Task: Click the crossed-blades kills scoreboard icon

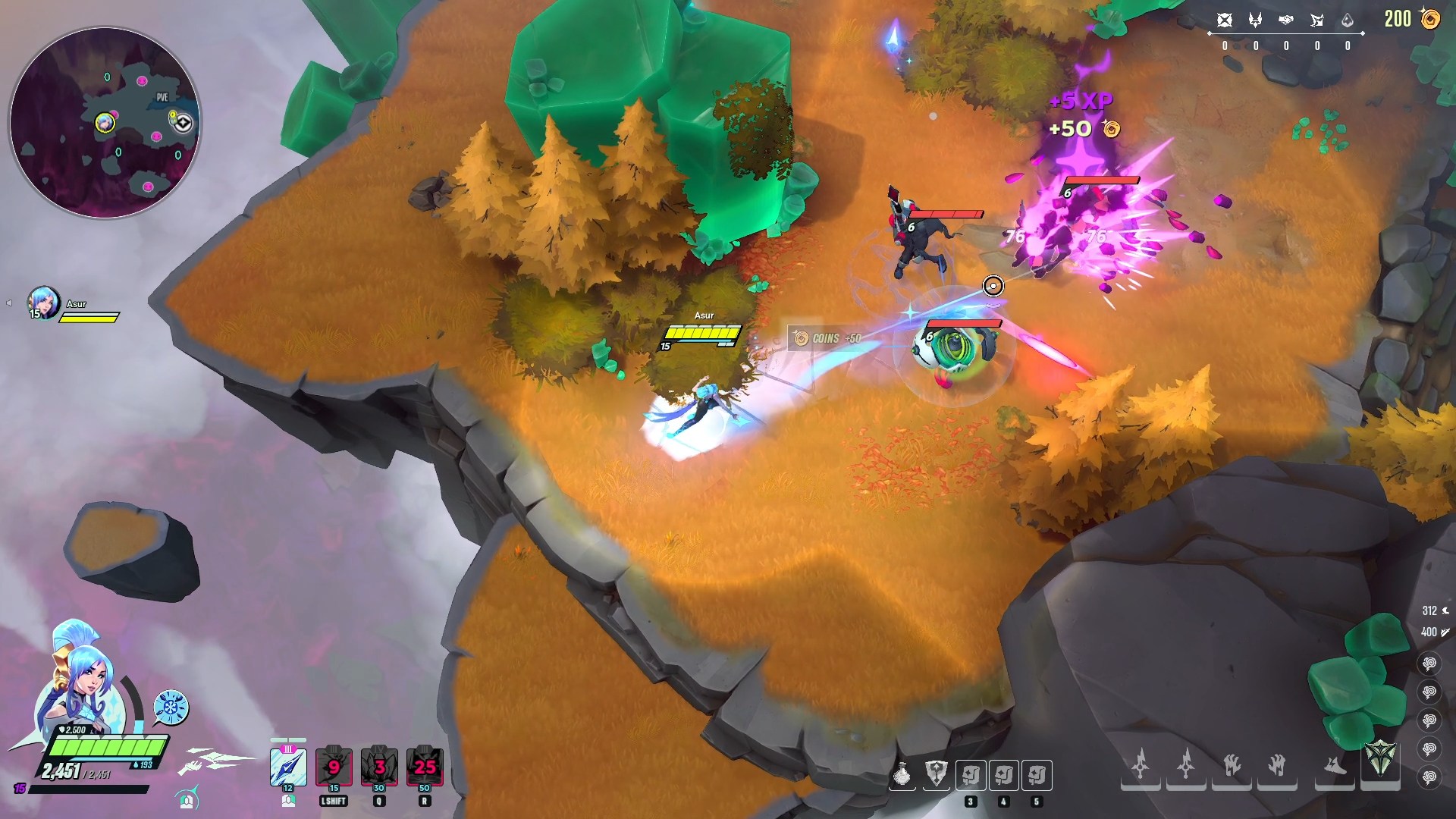Action: coord(1224,20)
